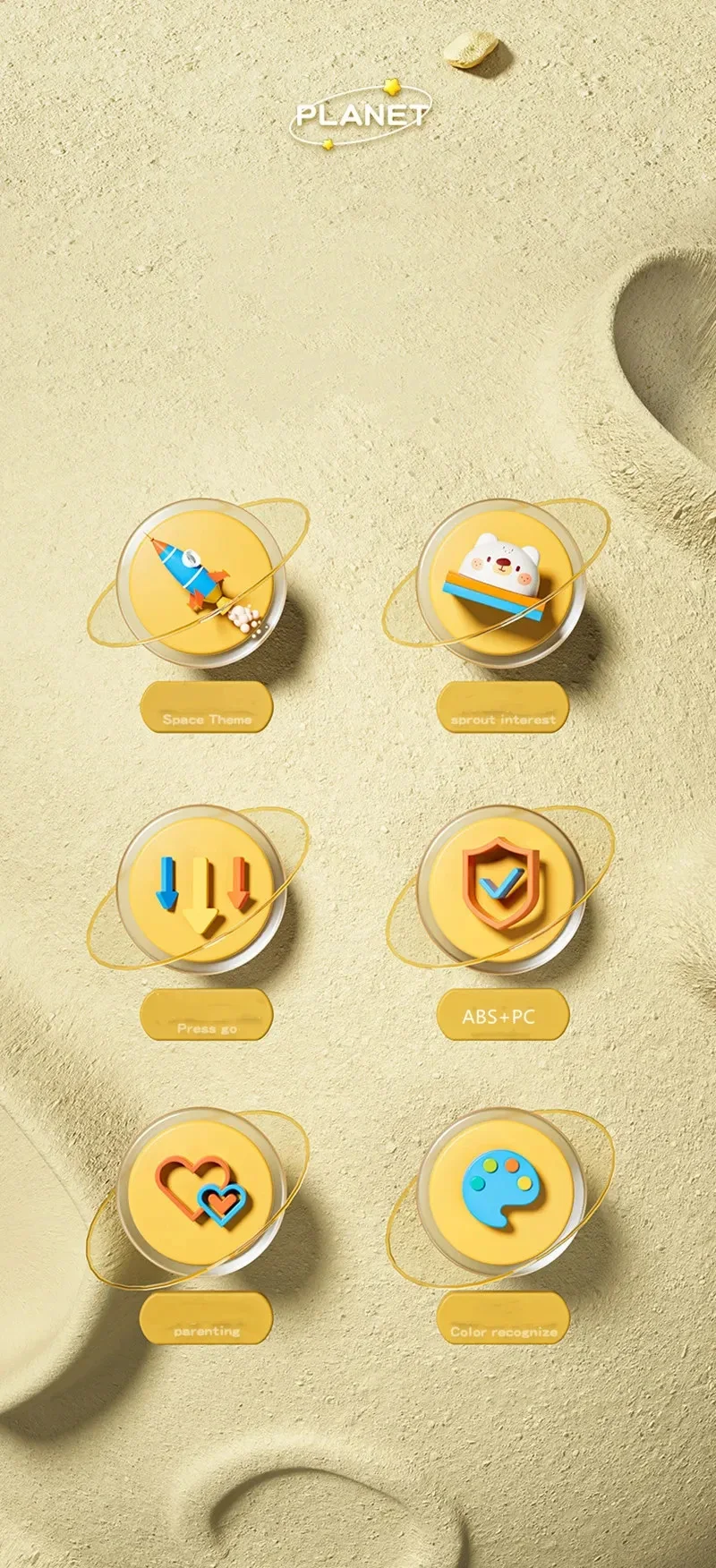Click the PLANET logo
The height and width of the screenshot is (1568, 716).
click(361, 115)
